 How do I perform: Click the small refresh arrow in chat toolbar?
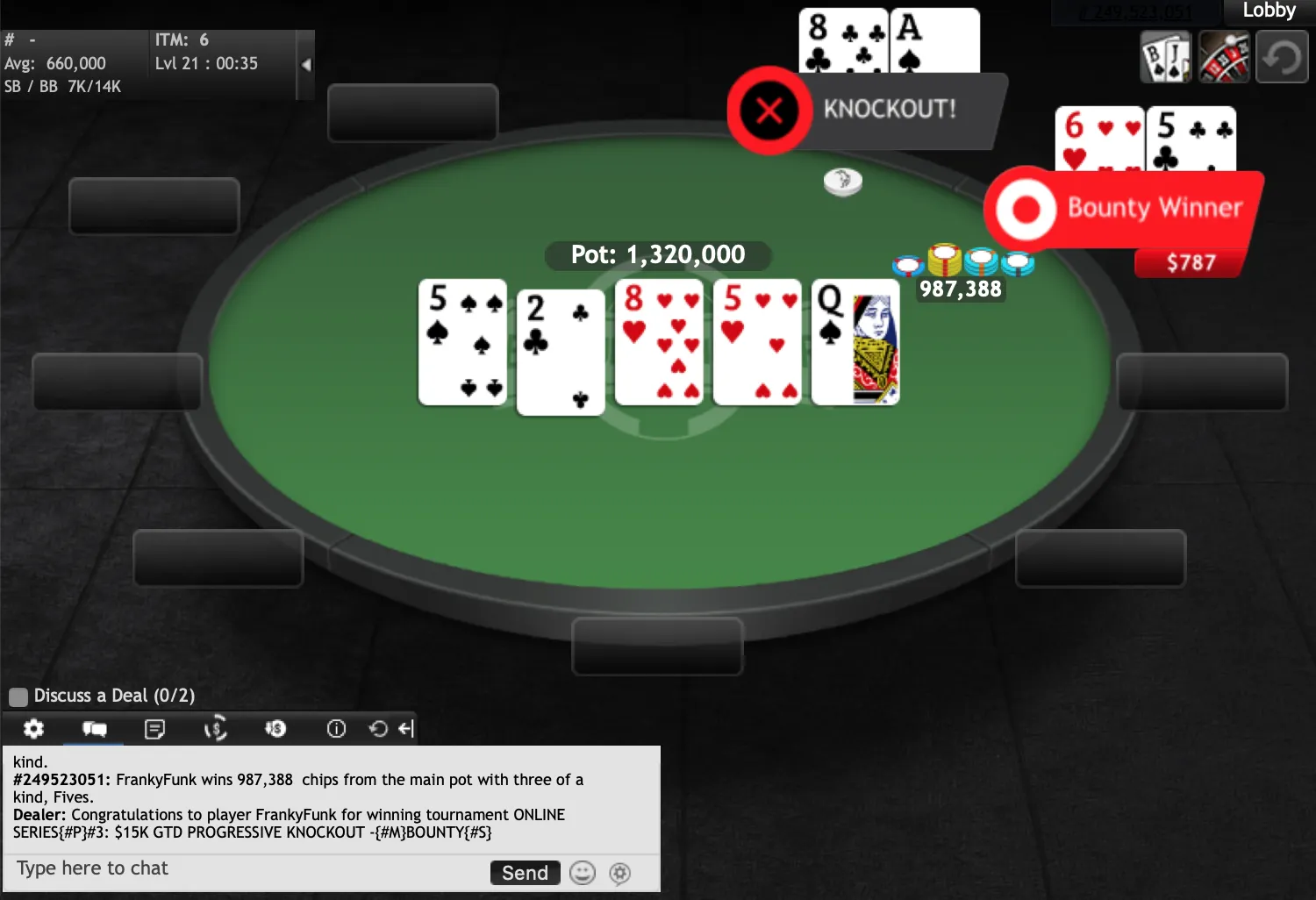(x=378, y=729)
